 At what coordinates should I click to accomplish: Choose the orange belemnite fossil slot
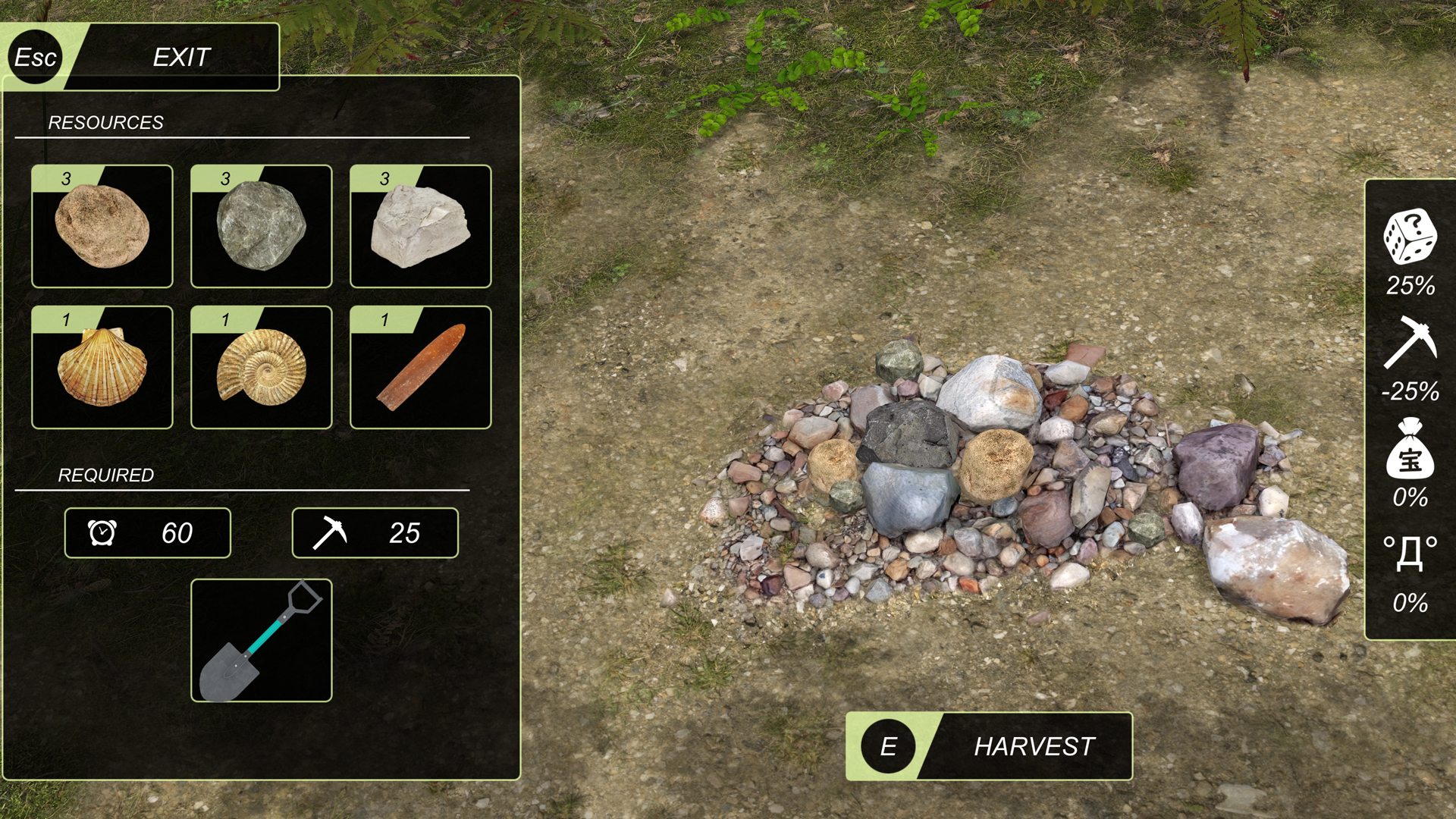coord(421,367)
